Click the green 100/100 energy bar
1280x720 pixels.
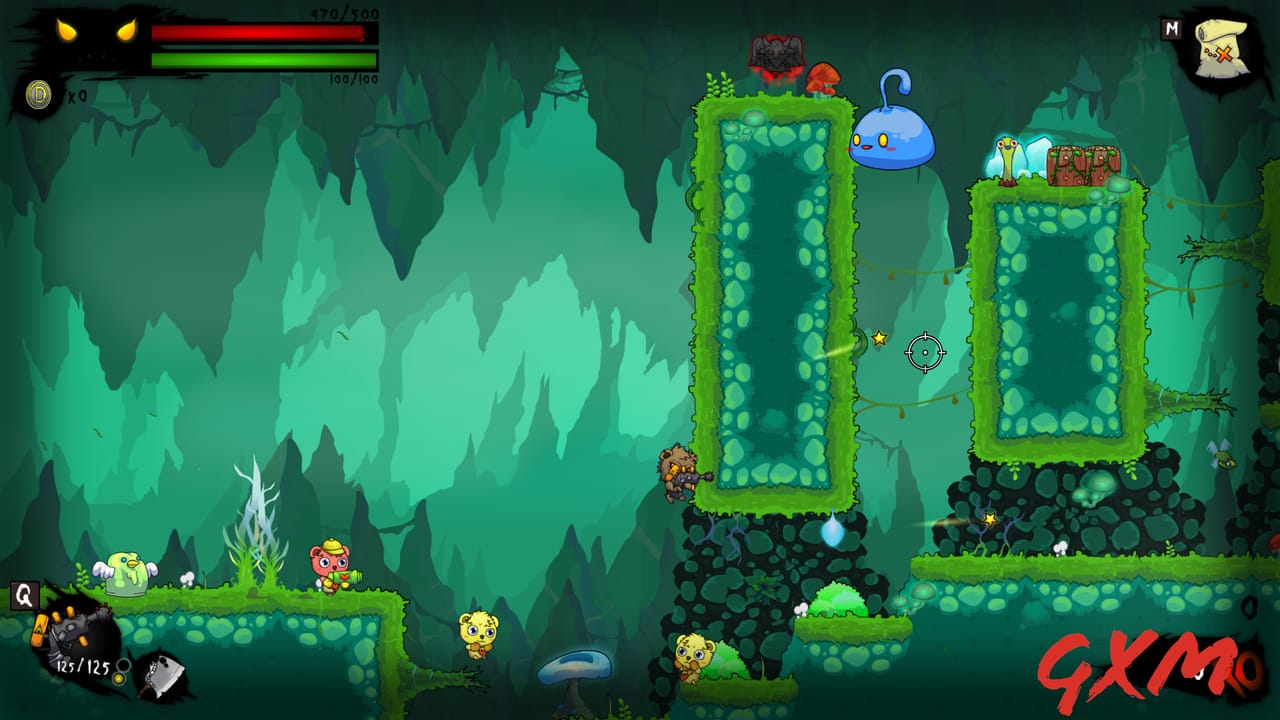[x=255, y=60]
